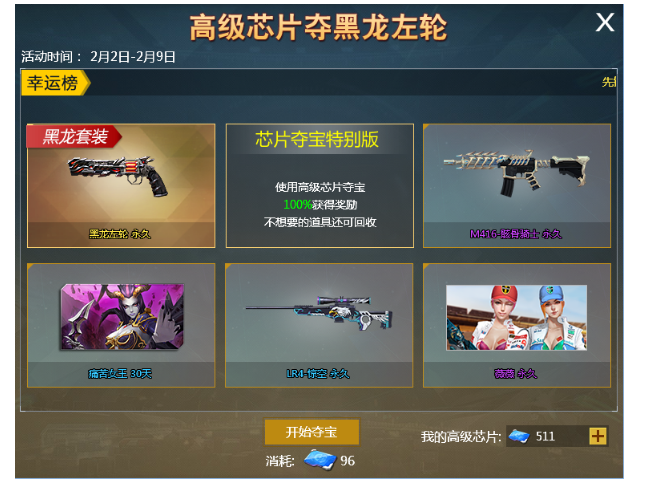Select the 黑龙左轮 revolver prize

click(x=121, y=185)
